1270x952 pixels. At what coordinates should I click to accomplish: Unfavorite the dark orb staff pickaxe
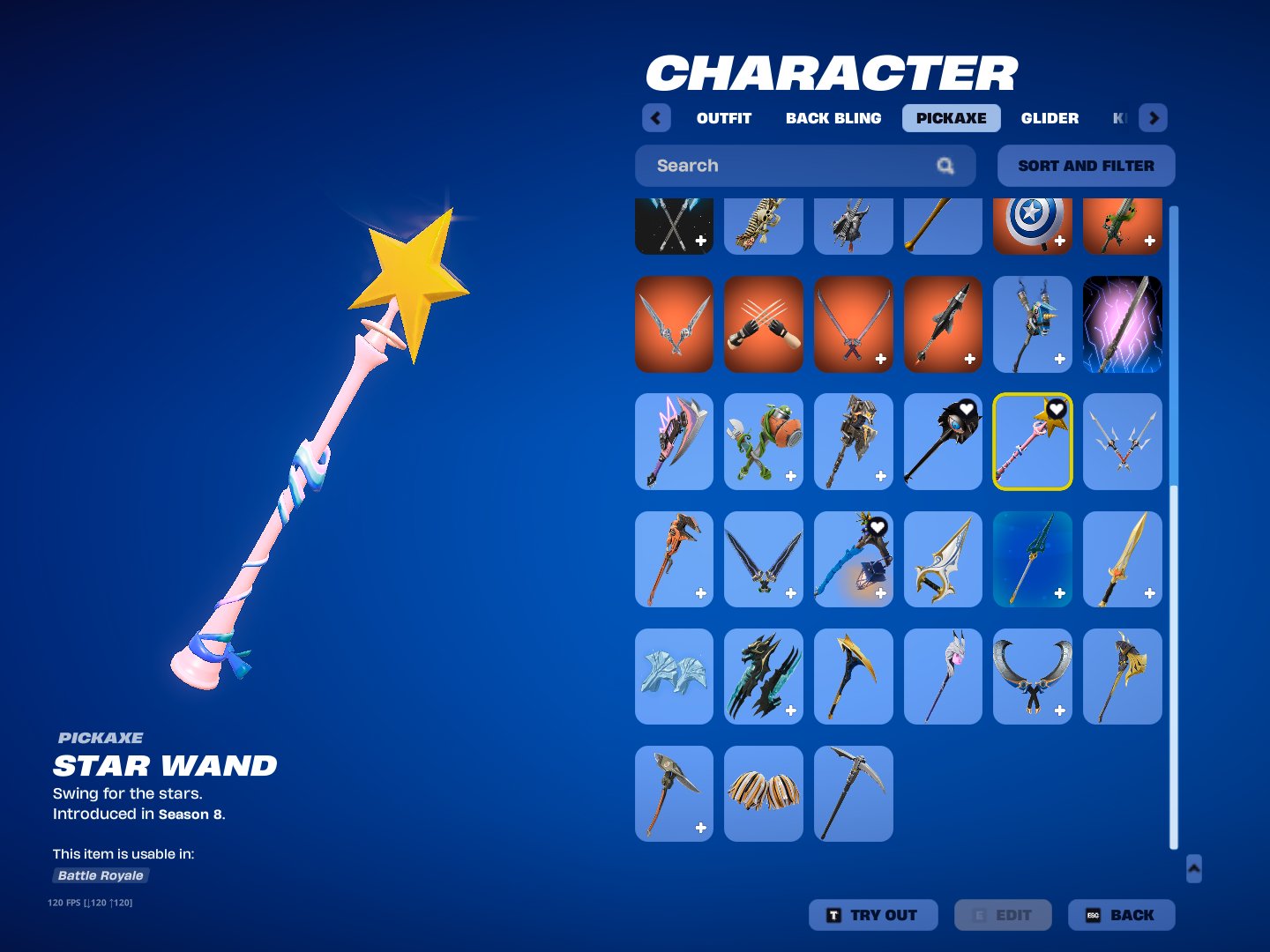(968, 408)
